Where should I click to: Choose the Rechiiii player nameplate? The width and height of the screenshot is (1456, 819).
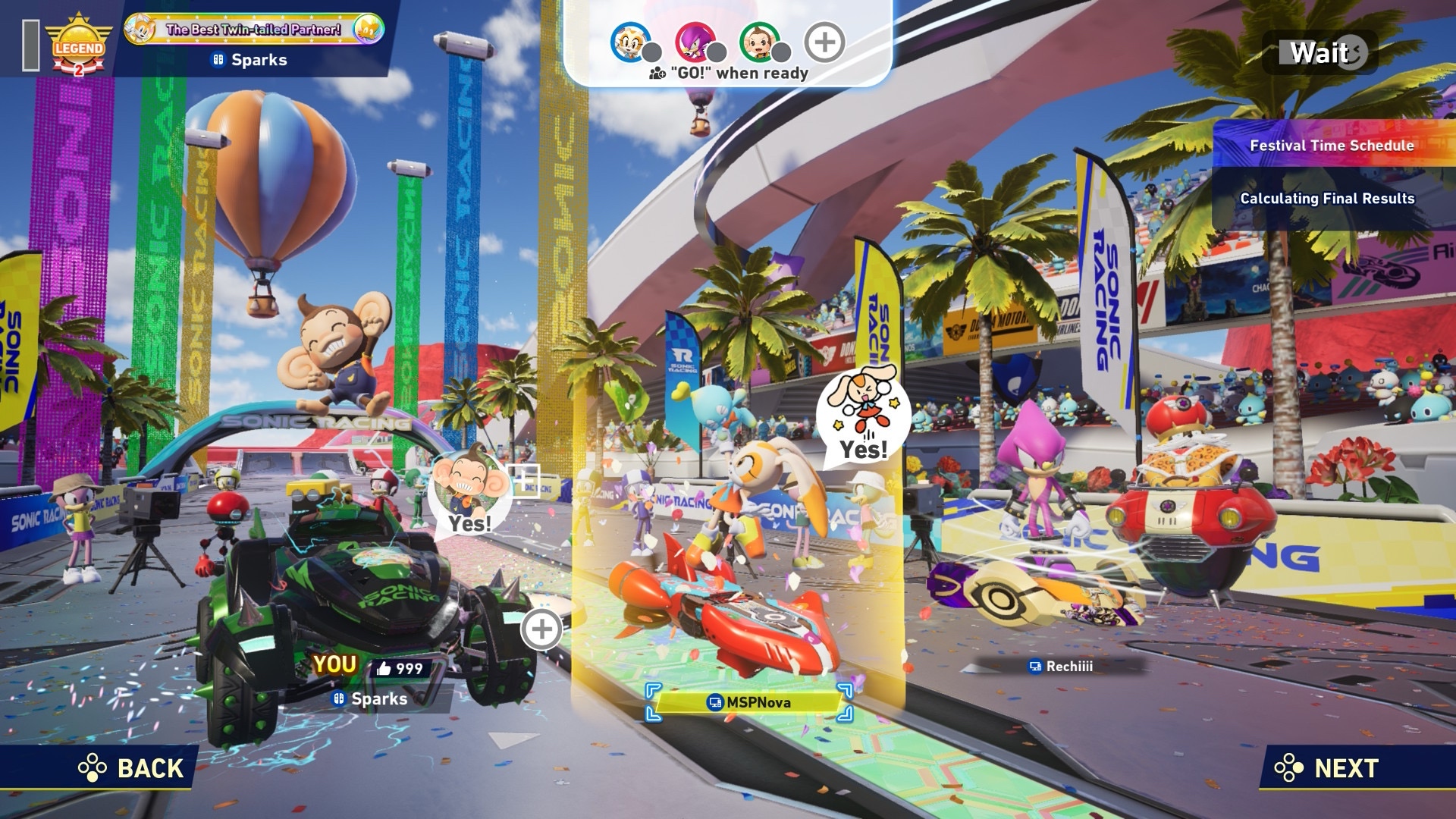[1061, 667]
